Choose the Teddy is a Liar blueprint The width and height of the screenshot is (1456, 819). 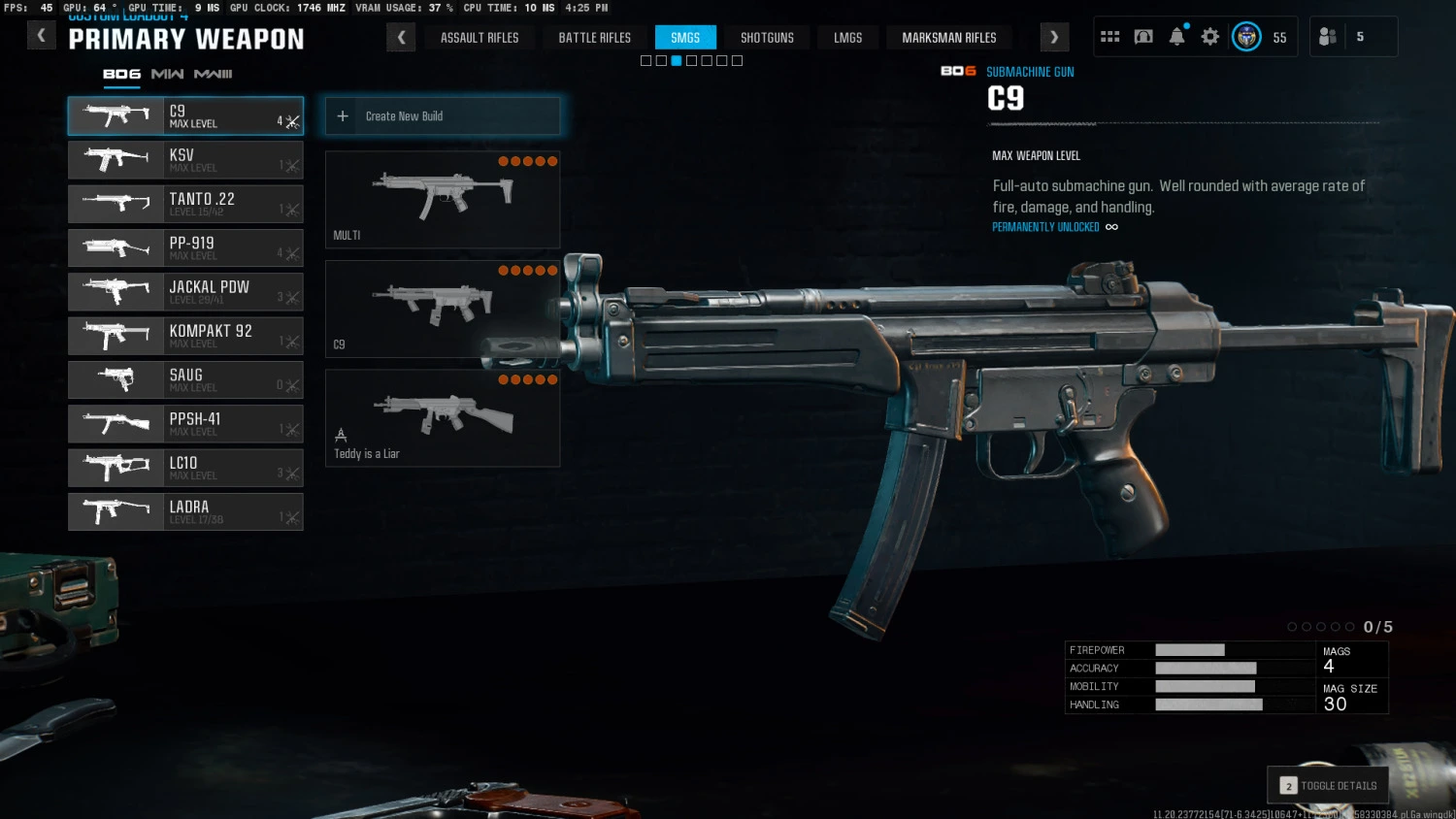(443, 418)
